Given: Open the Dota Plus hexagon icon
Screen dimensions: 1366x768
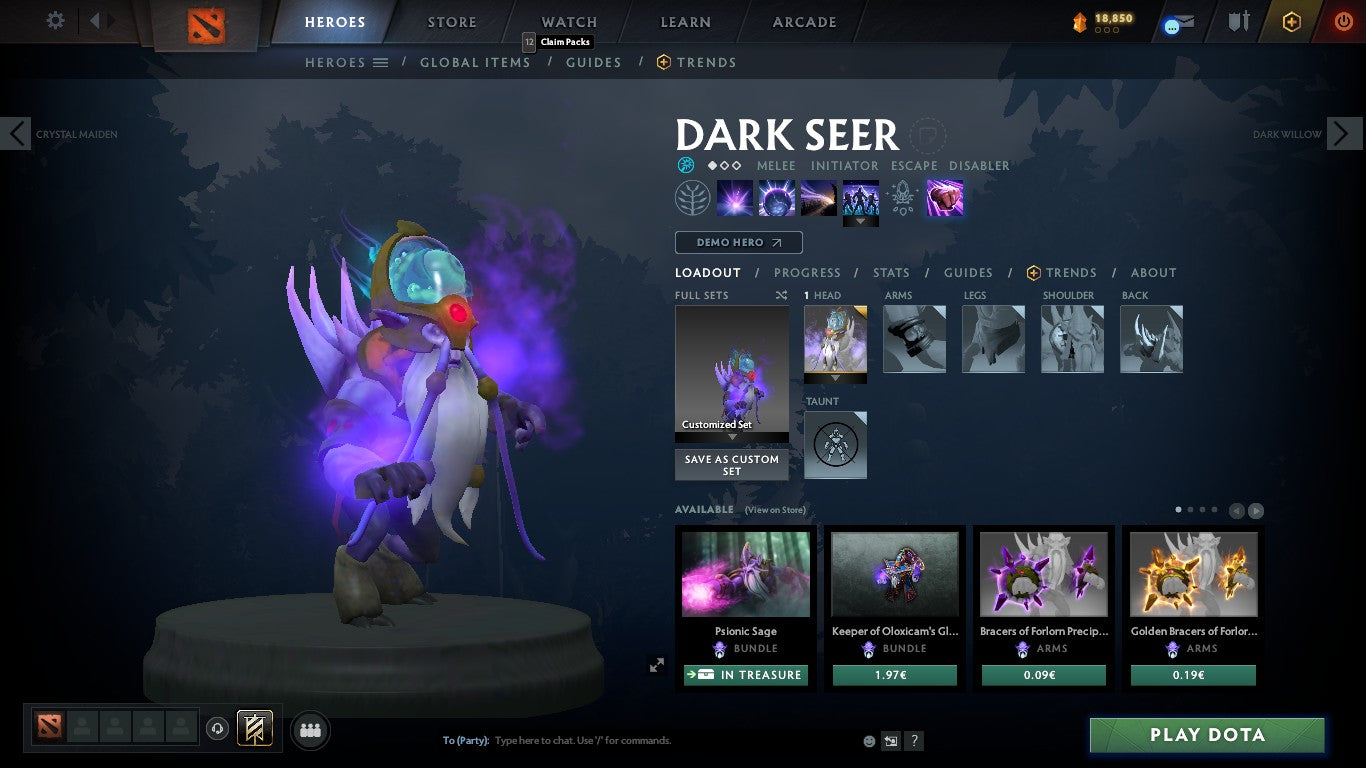Looking at the screenshot, I should pyautogui.click(x=1292, y=22).
